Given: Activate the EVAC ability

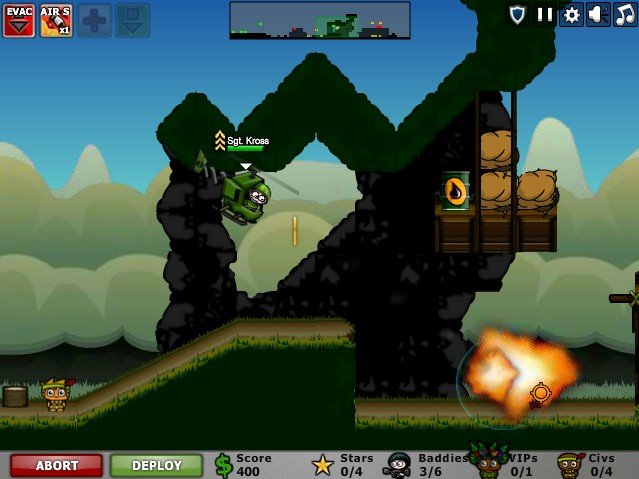Looking at the screenshot, I should pos(18,20).
